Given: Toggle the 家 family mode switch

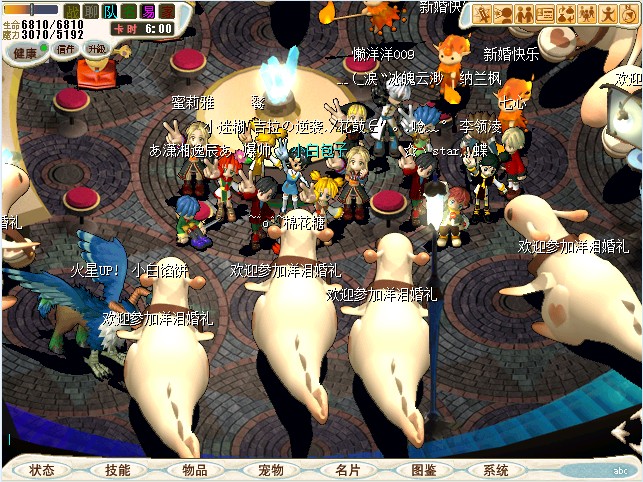Looking at the screenshot, I should (167, 11).
